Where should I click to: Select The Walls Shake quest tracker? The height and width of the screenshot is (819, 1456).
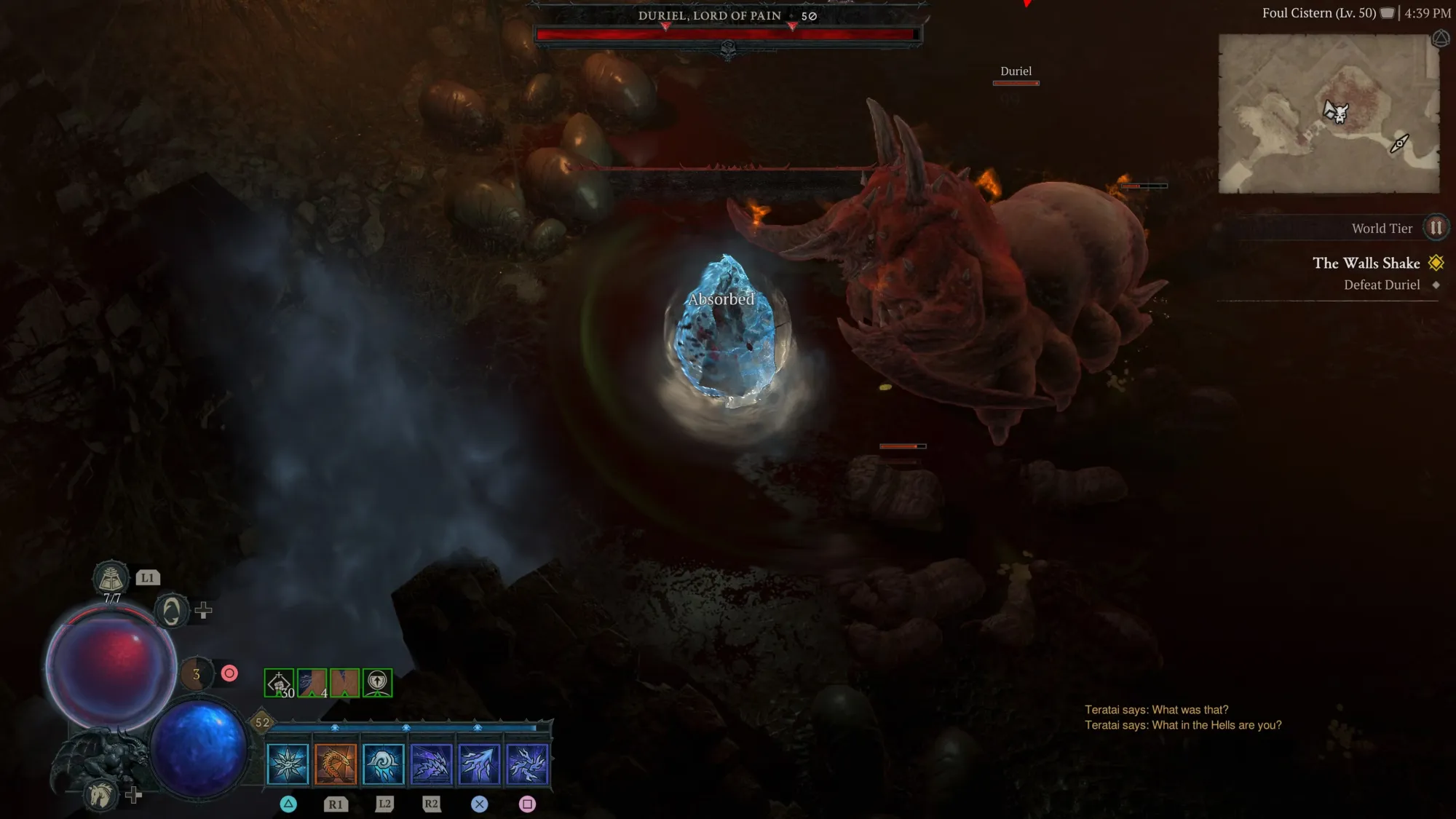pos(1366,264)
